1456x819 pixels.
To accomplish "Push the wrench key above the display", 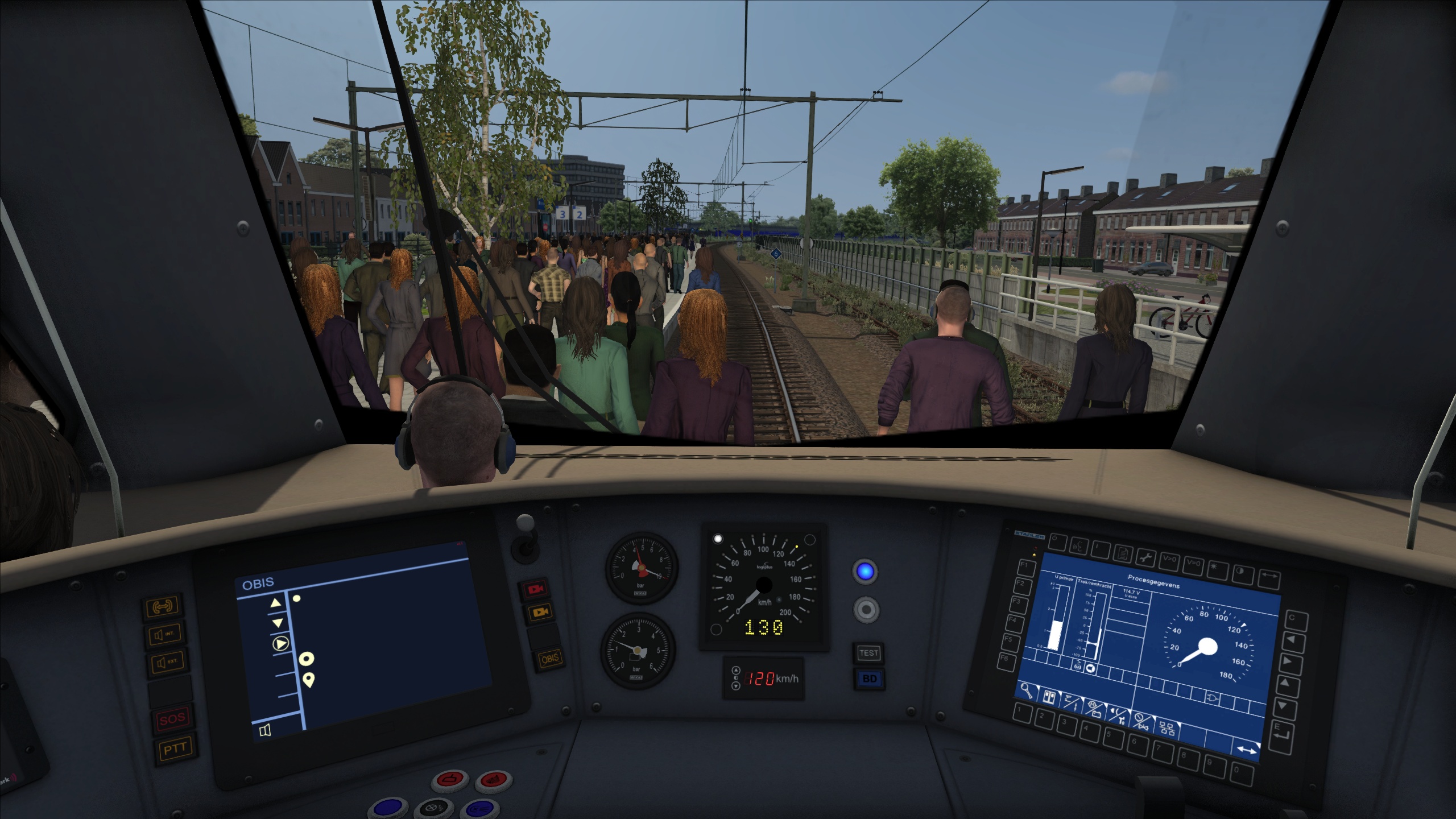I will coord(1145,558).
